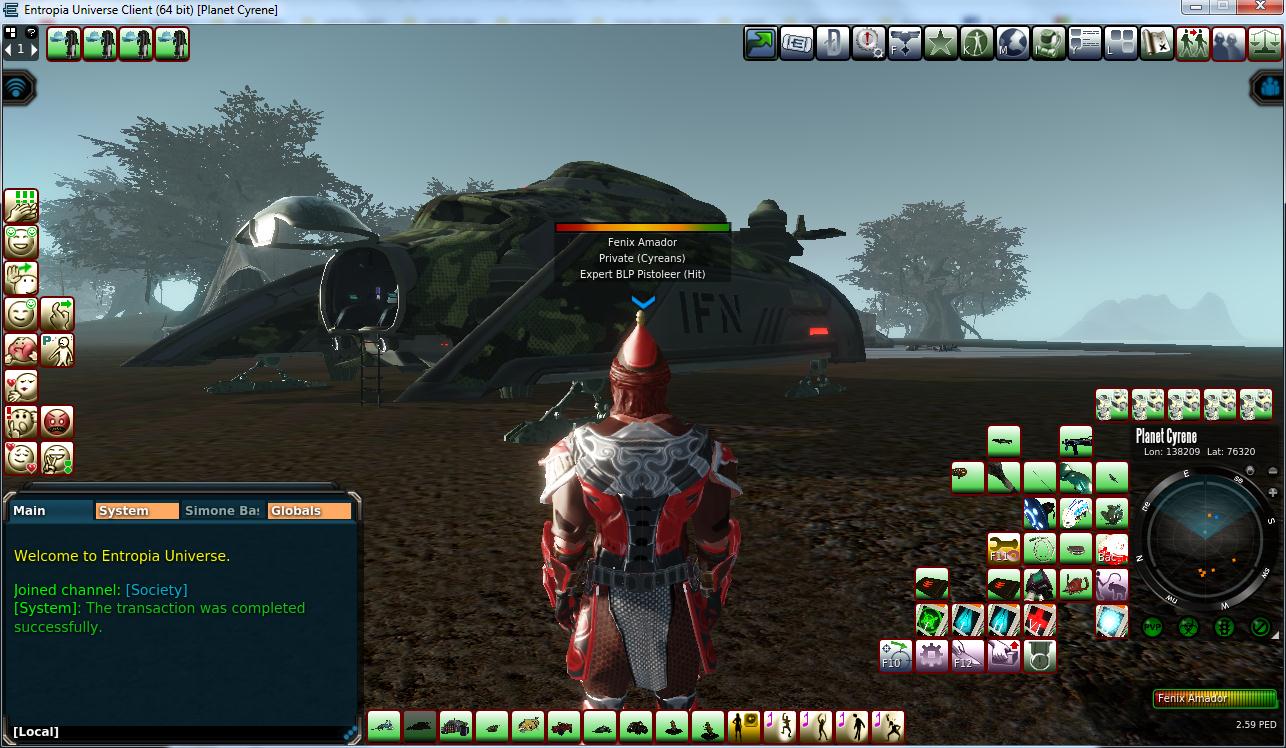Open the Simone chat tab
This screenshot has height=748, width=1286.
point(222,511)
